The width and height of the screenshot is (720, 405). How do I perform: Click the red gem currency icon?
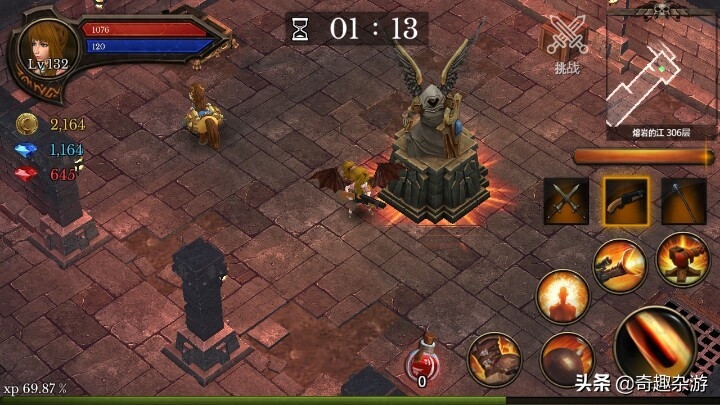coord(27,175)
